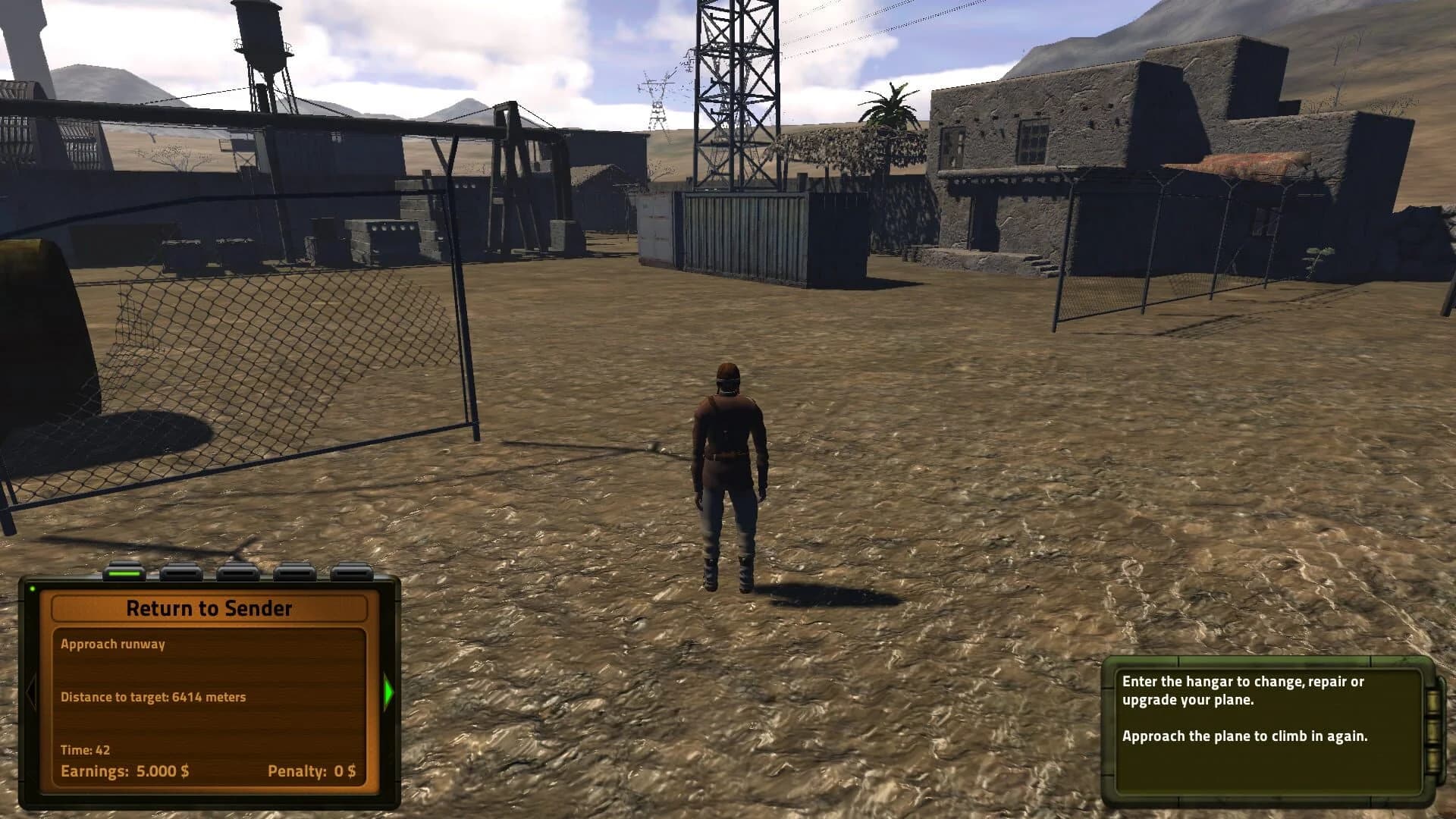Select the 'Return to Sender' mission title tab
The width and height of the screenshot is (1456, 819).
point(212,607)
